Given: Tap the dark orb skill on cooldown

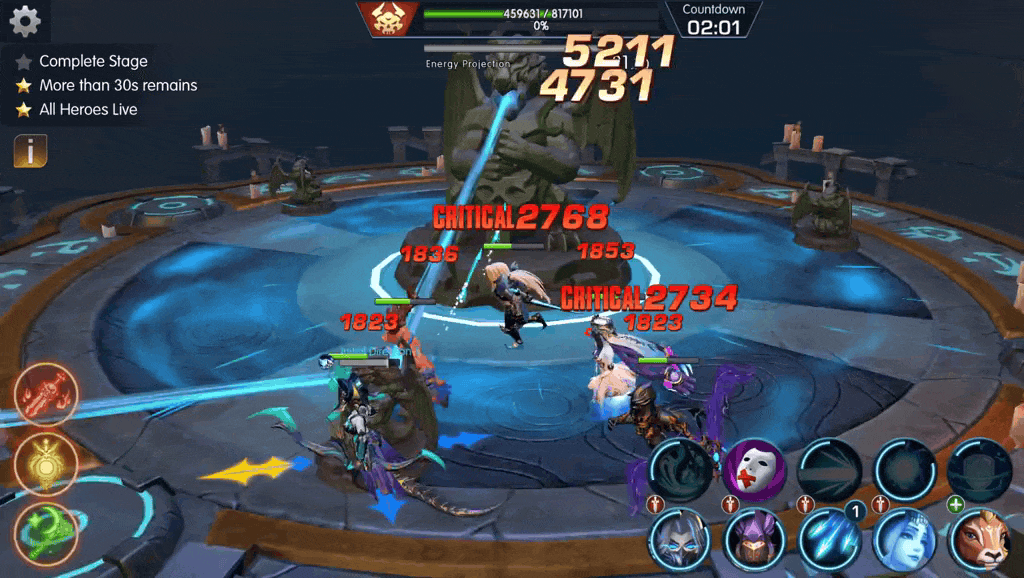Looking at the screenshot, I should coord(904,468).
